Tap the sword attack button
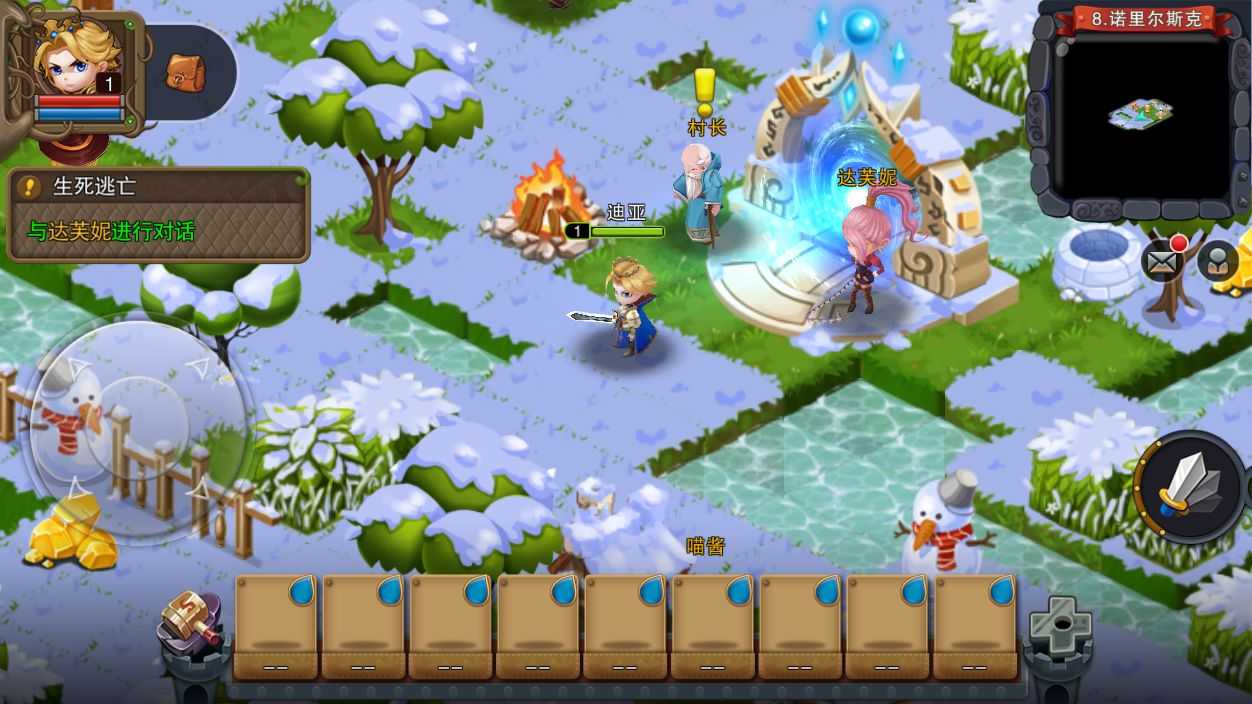The width and height of the screenshot is (1252, 704). (x=1190, y=486)
